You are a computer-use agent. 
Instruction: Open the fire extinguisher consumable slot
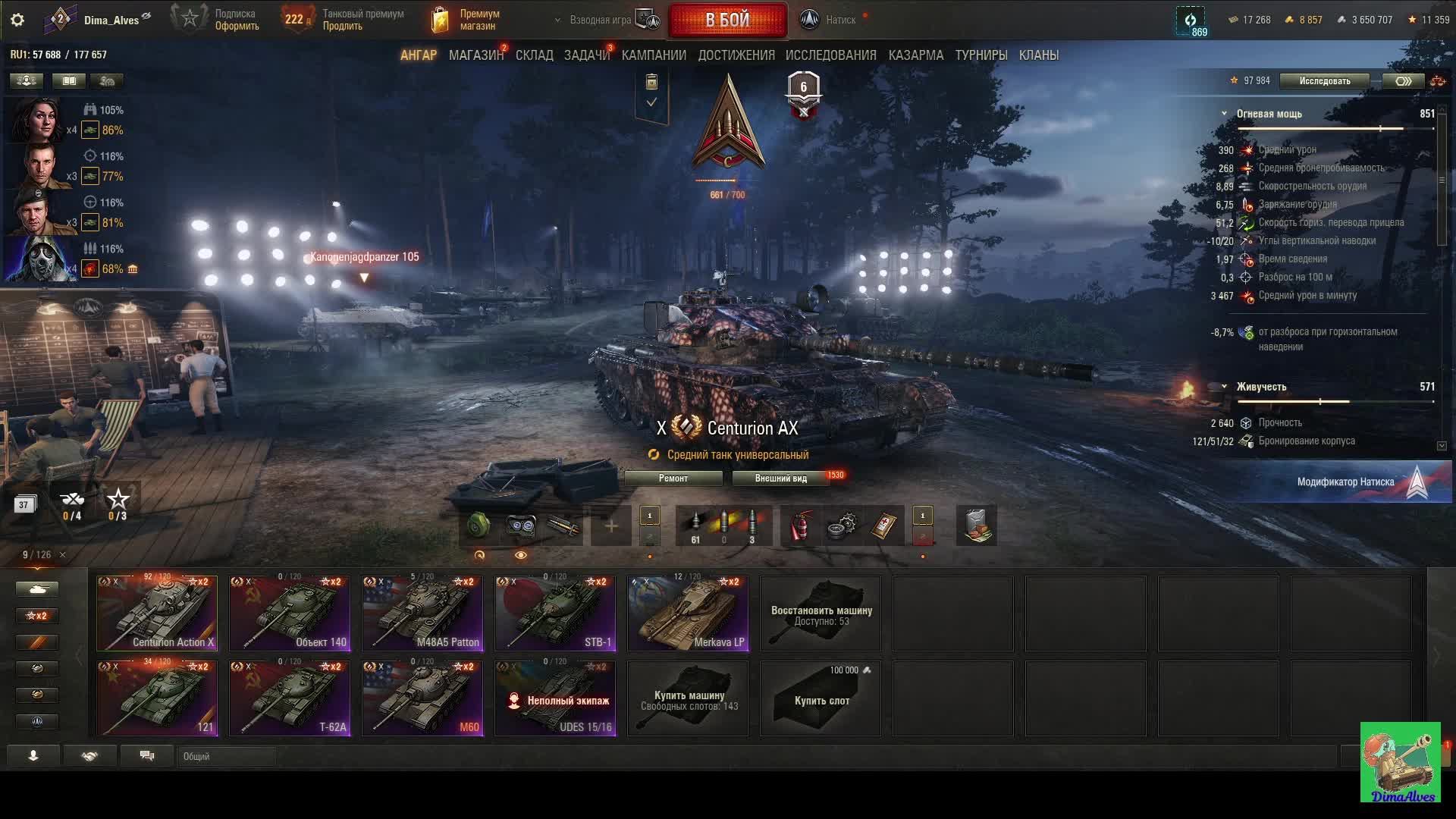tap(800, 526)
